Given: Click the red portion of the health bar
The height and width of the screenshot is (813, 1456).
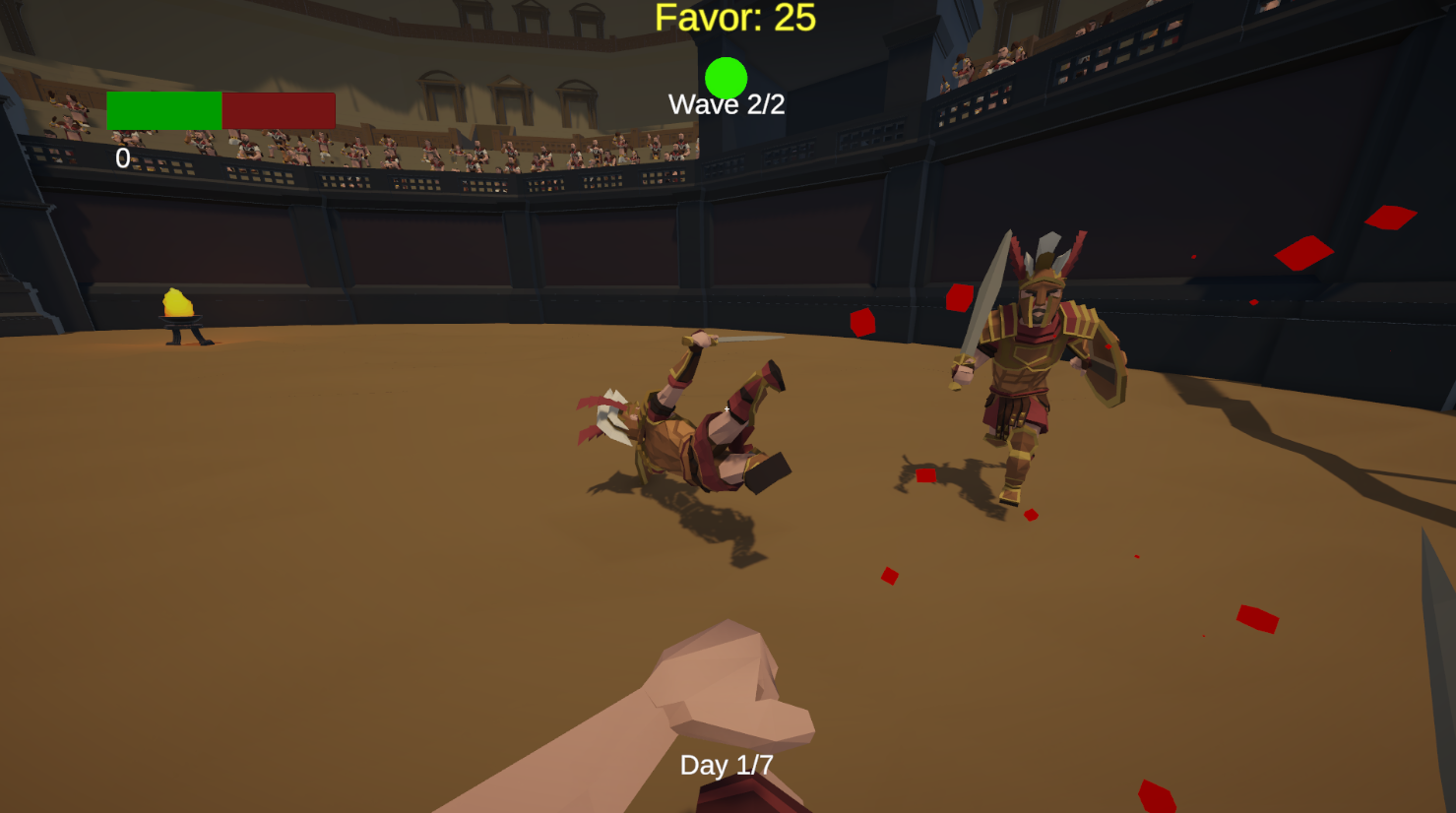Looking at the screenshot, I should 278,108.
